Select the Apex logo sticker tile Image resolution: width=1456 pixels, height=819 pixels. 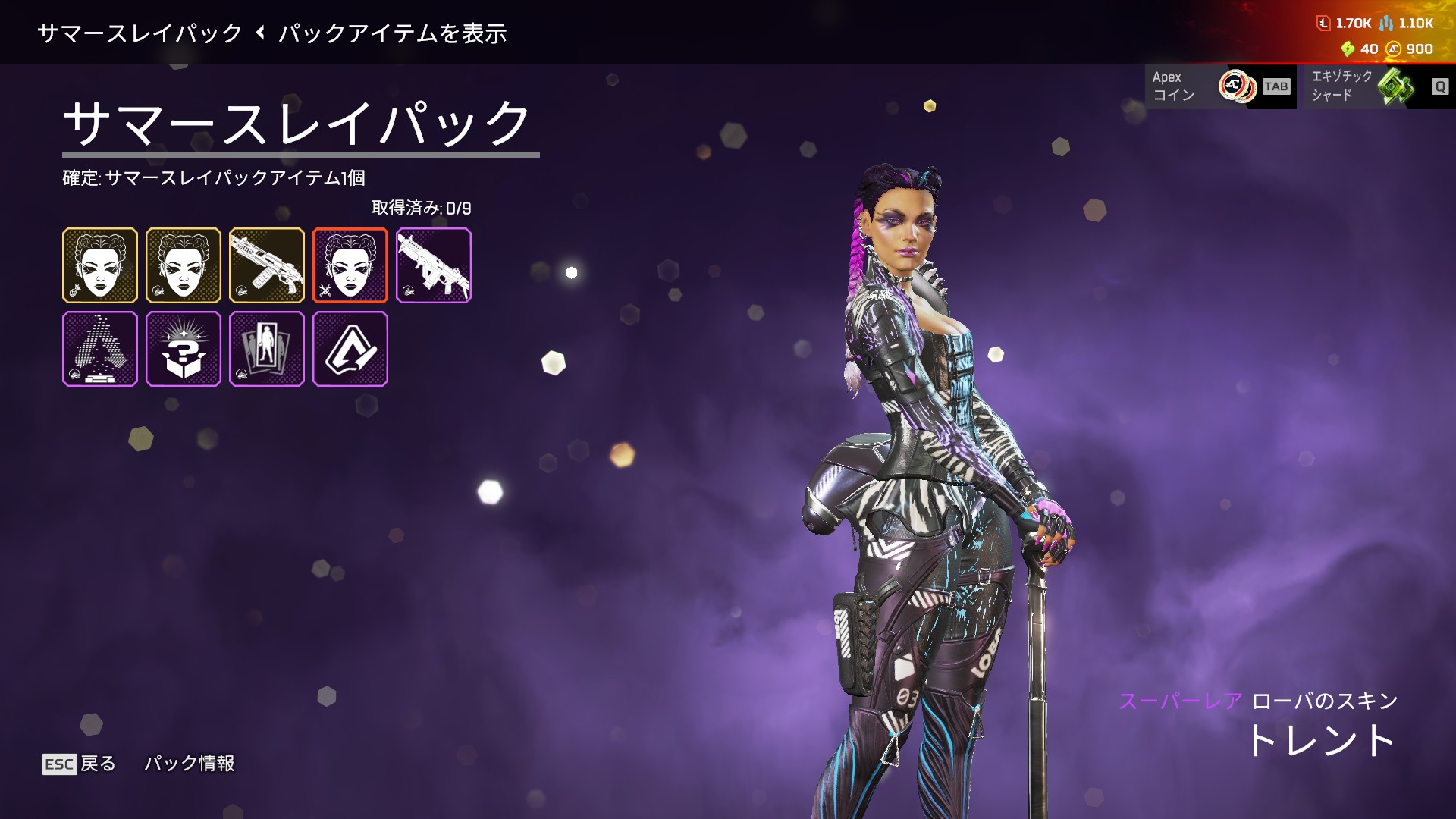pos(350,349)
